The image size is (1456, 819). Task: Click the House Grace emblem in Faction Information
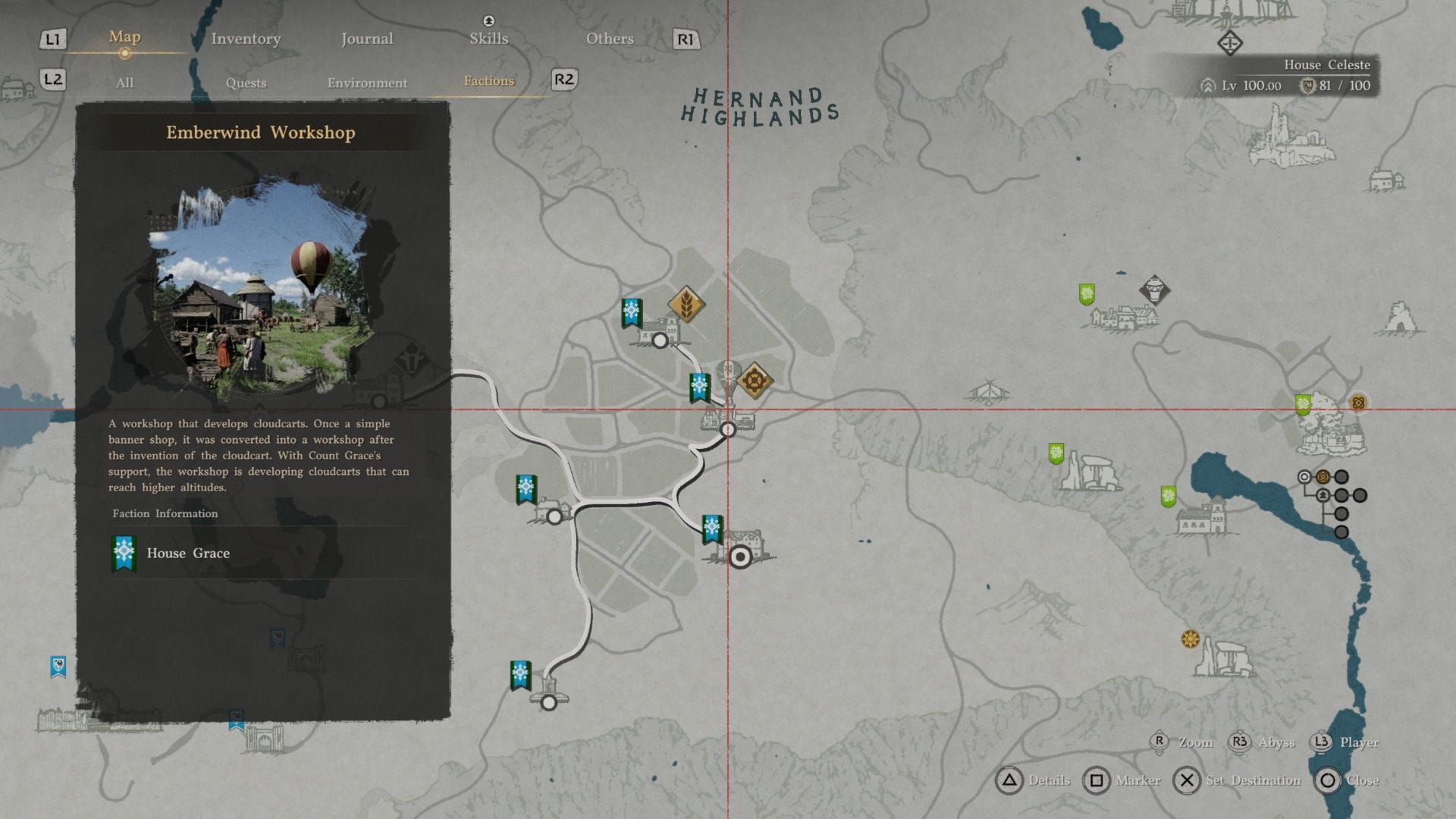coord(122,553)
